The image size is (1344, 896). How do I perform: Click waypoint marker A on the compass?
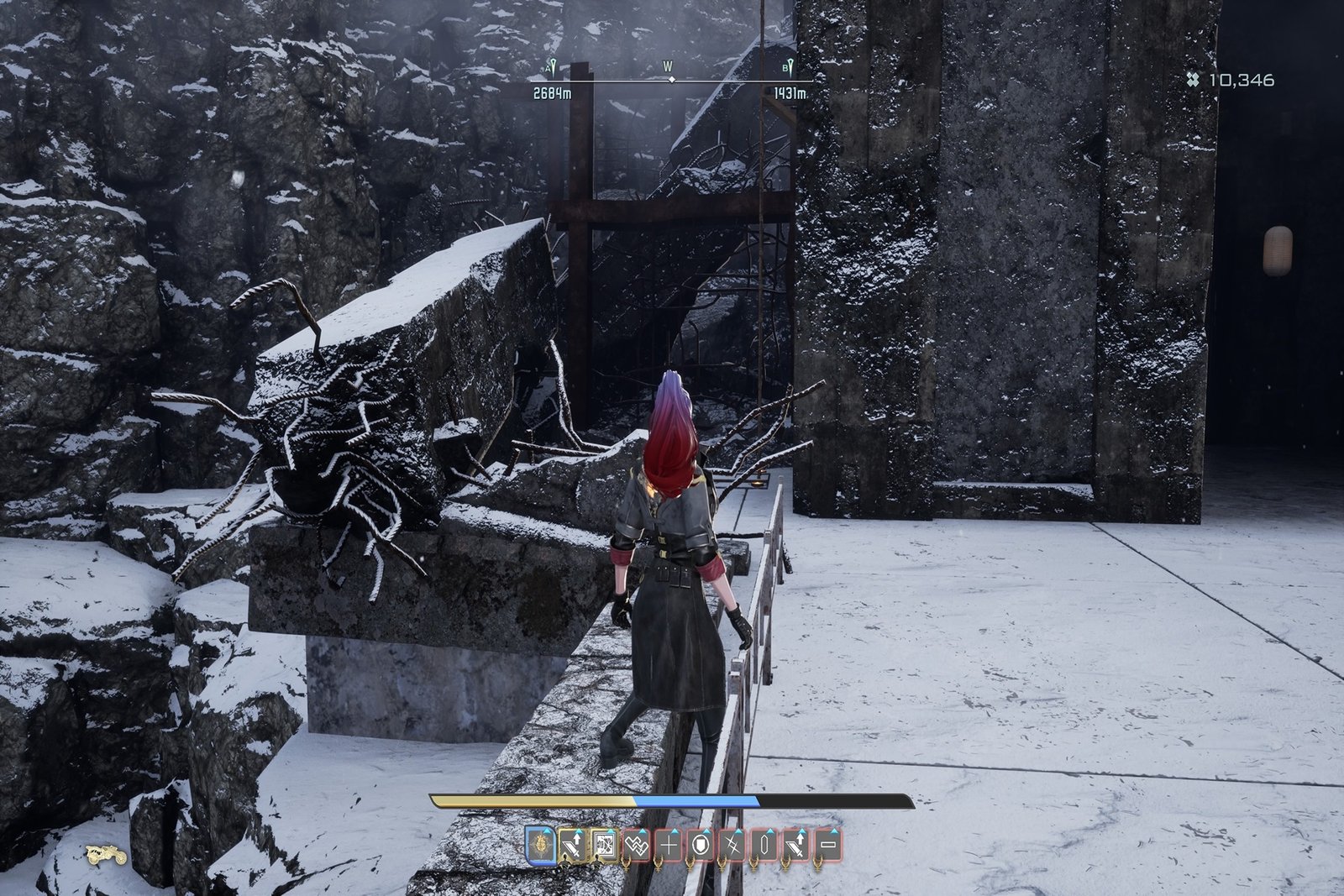(553, 69)
